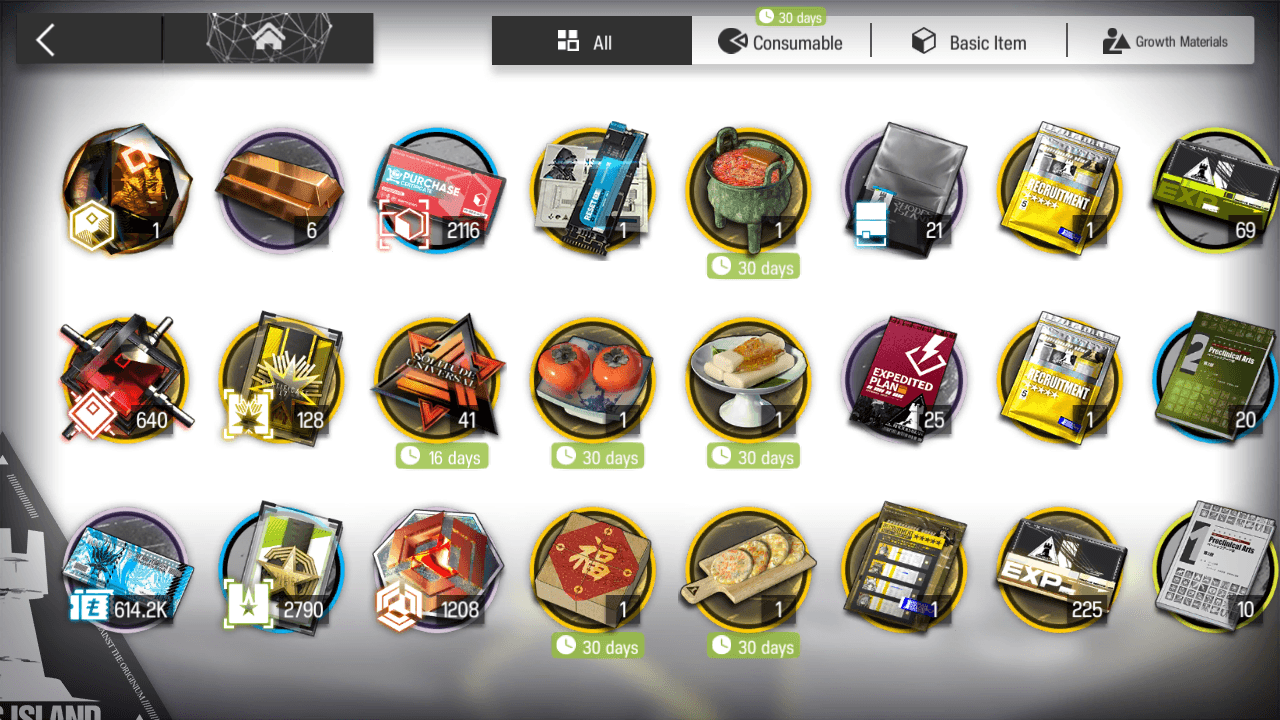
Task: Switch to the Consumable tab
Action: 781,42
